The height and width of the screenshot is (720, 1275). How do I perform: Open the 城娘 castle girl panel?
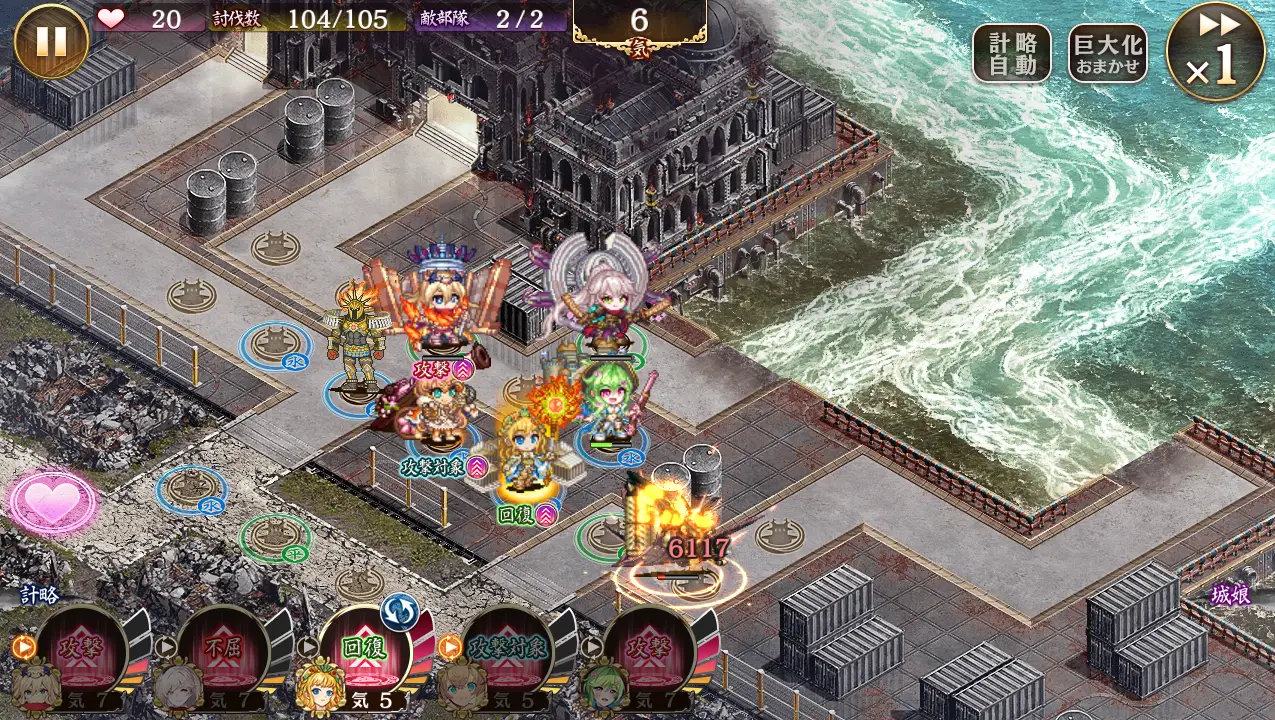1229,595
